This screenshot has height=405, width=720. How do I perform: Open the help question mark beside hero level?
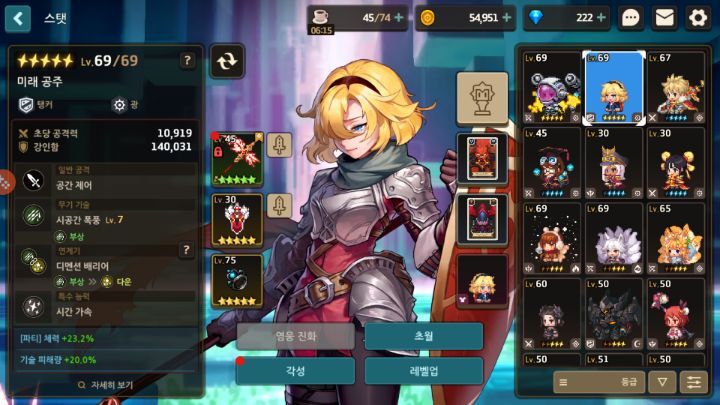(187, 61)
